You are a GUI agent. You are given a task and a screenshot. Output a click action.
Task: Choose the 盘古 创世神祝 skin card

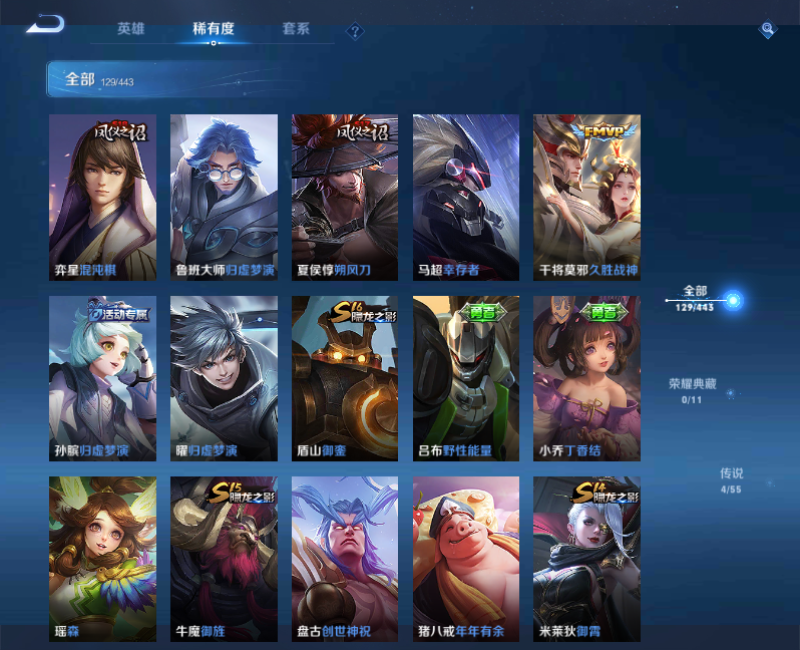coord(345,559)
